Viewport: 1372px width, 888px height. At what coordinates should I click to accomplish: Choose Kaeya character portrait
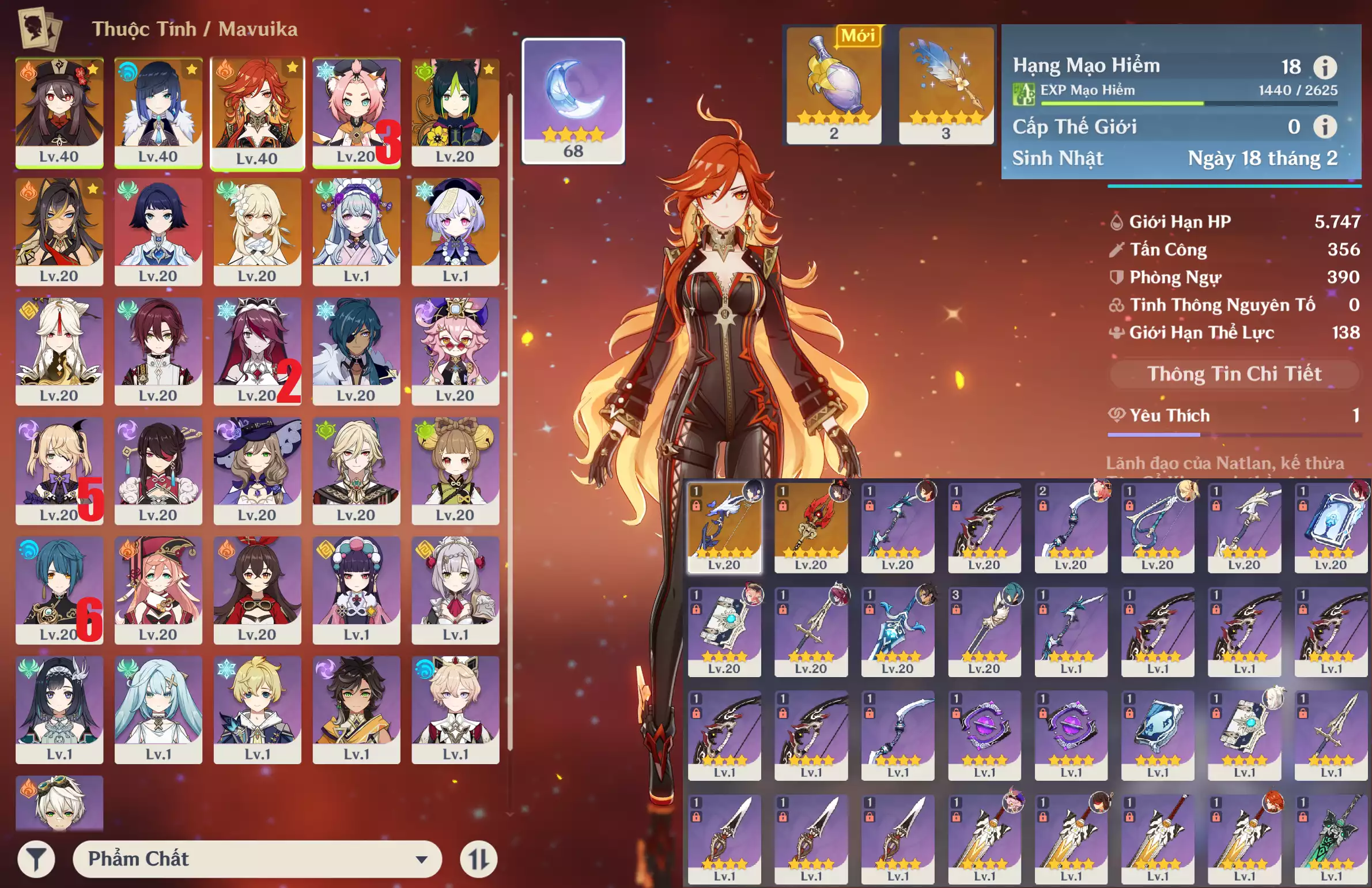point(356,350)
